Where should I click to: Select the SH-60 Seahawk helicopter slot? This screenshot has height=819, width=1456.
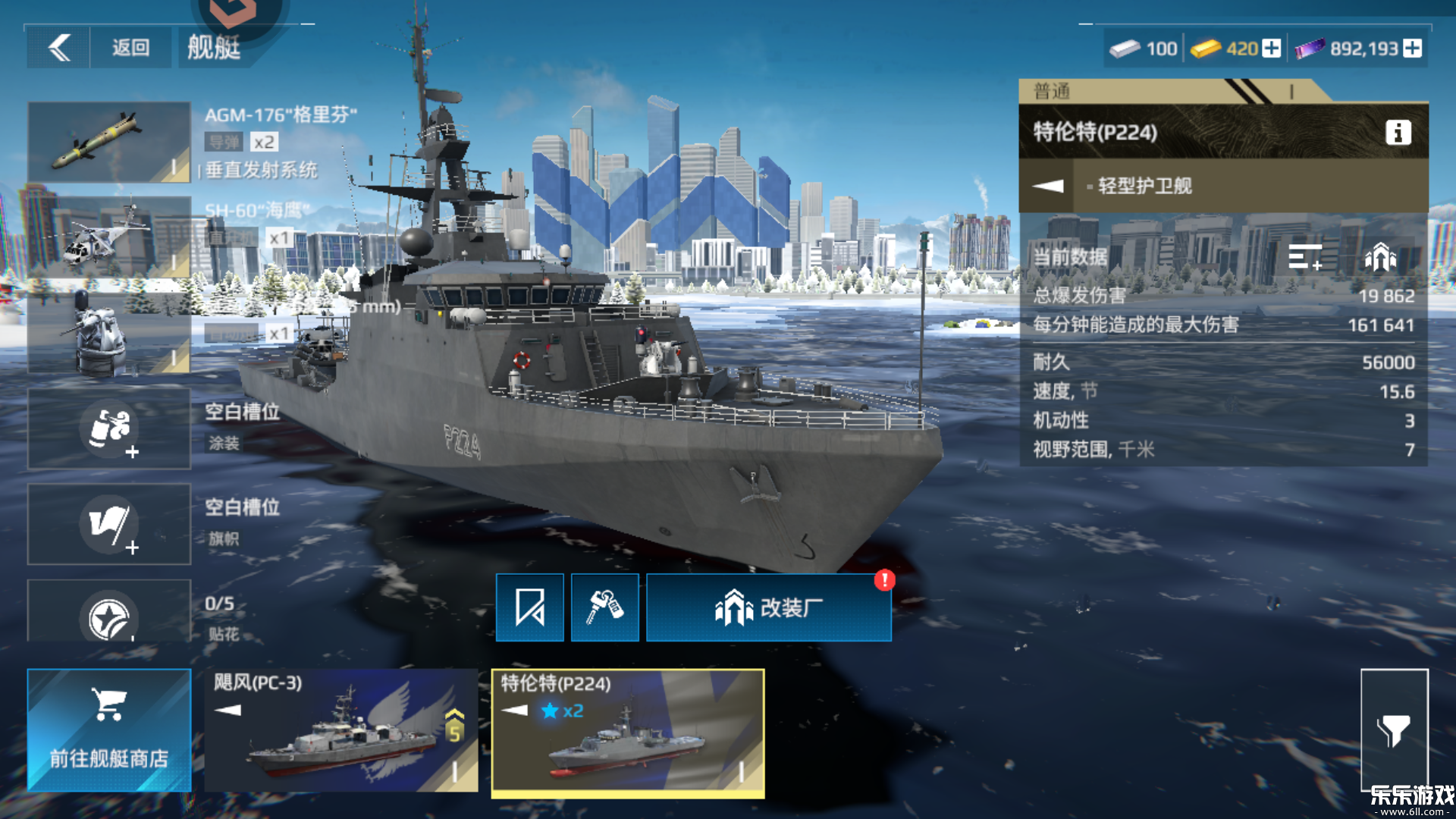coord(109,237)
